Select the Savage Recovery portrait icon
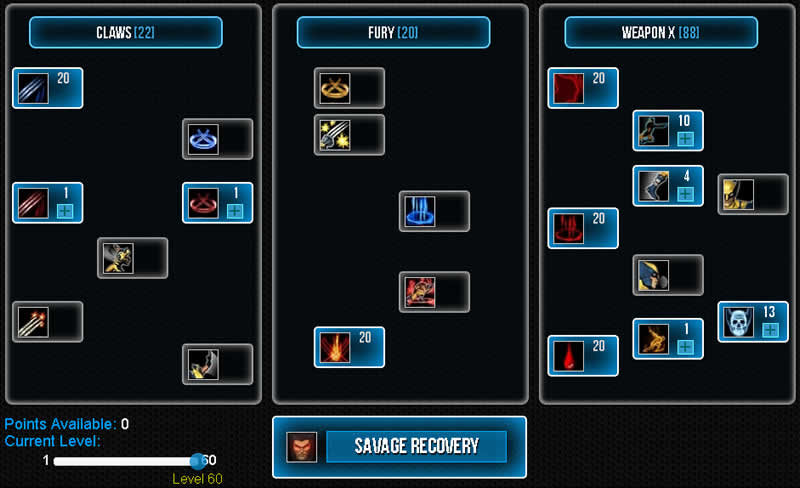Screen dimensions: 800x488 pos(297,446)
